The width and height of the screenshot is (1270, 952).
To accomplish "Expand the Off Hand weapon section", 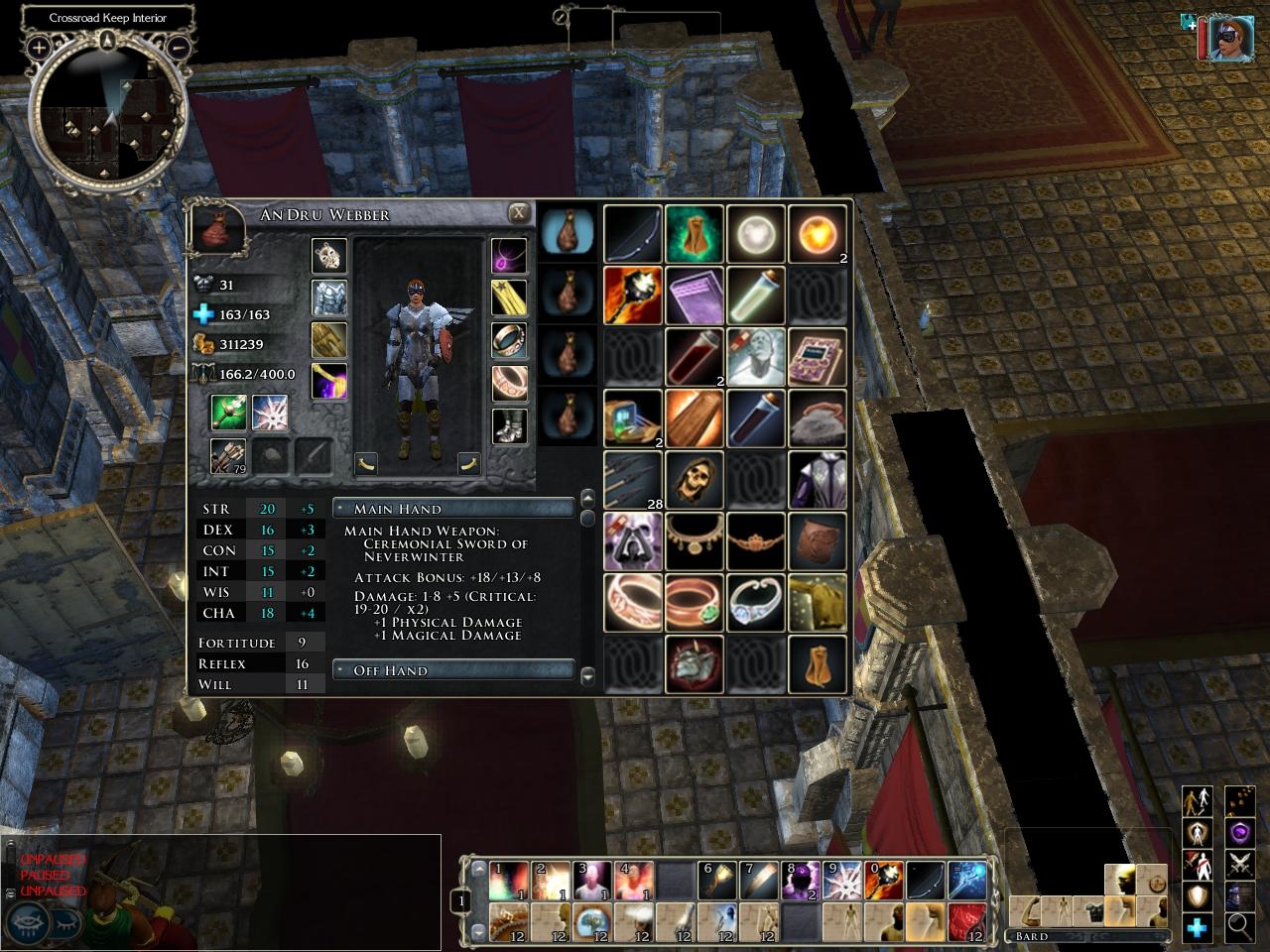I will click(x=453, y=670).
